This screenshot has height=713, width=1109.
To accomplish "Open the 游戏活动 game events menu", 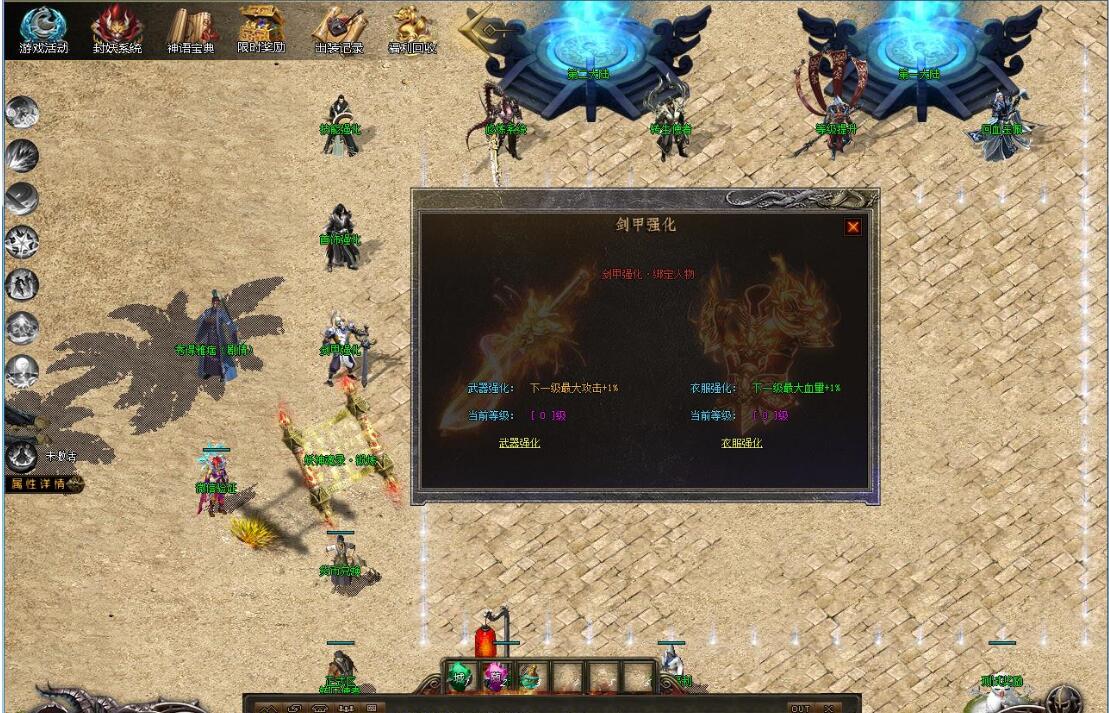I will [44, 30].
